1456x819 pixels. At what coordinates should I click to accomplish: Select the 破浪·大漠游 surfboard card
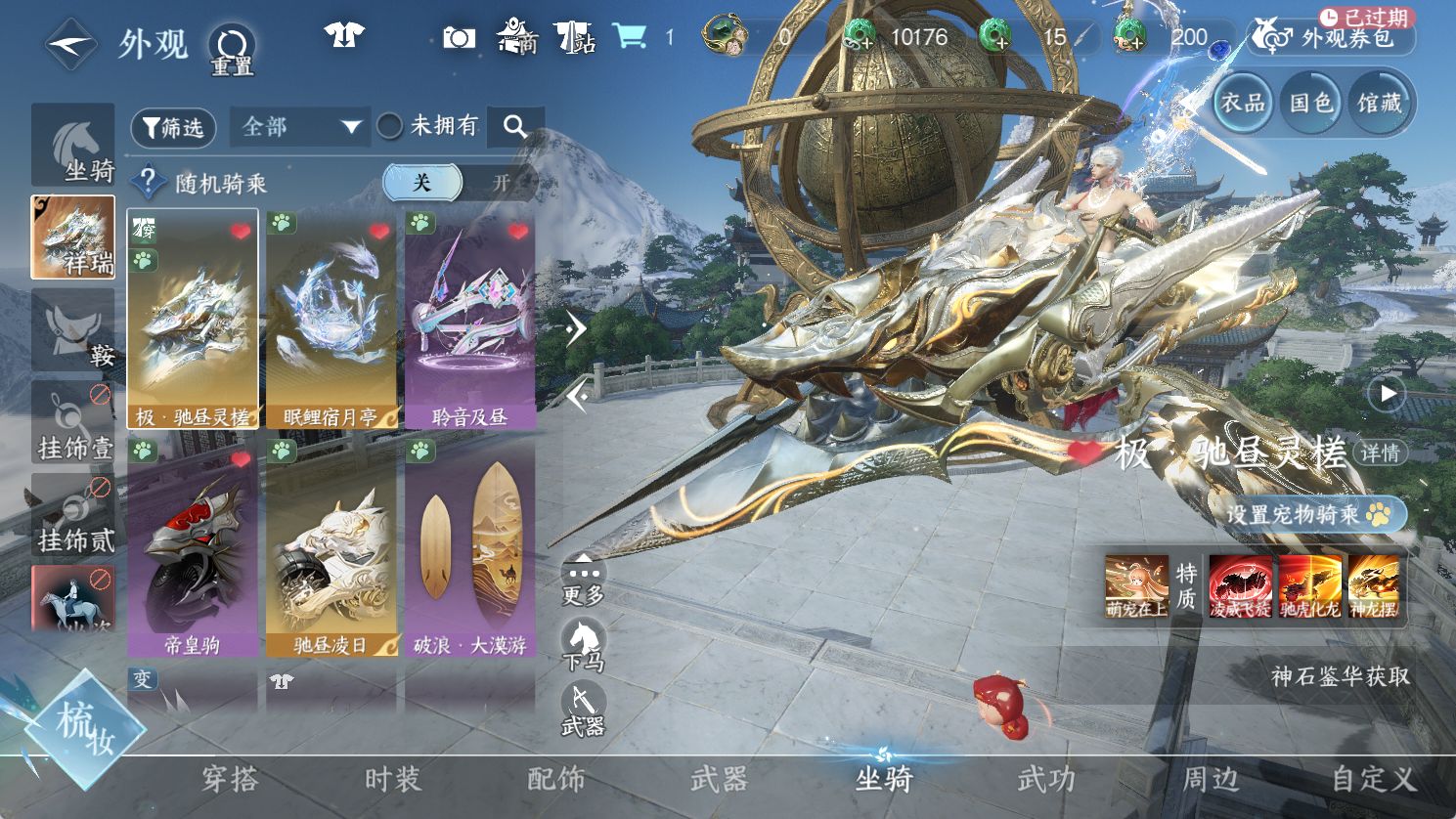point(469,546)
